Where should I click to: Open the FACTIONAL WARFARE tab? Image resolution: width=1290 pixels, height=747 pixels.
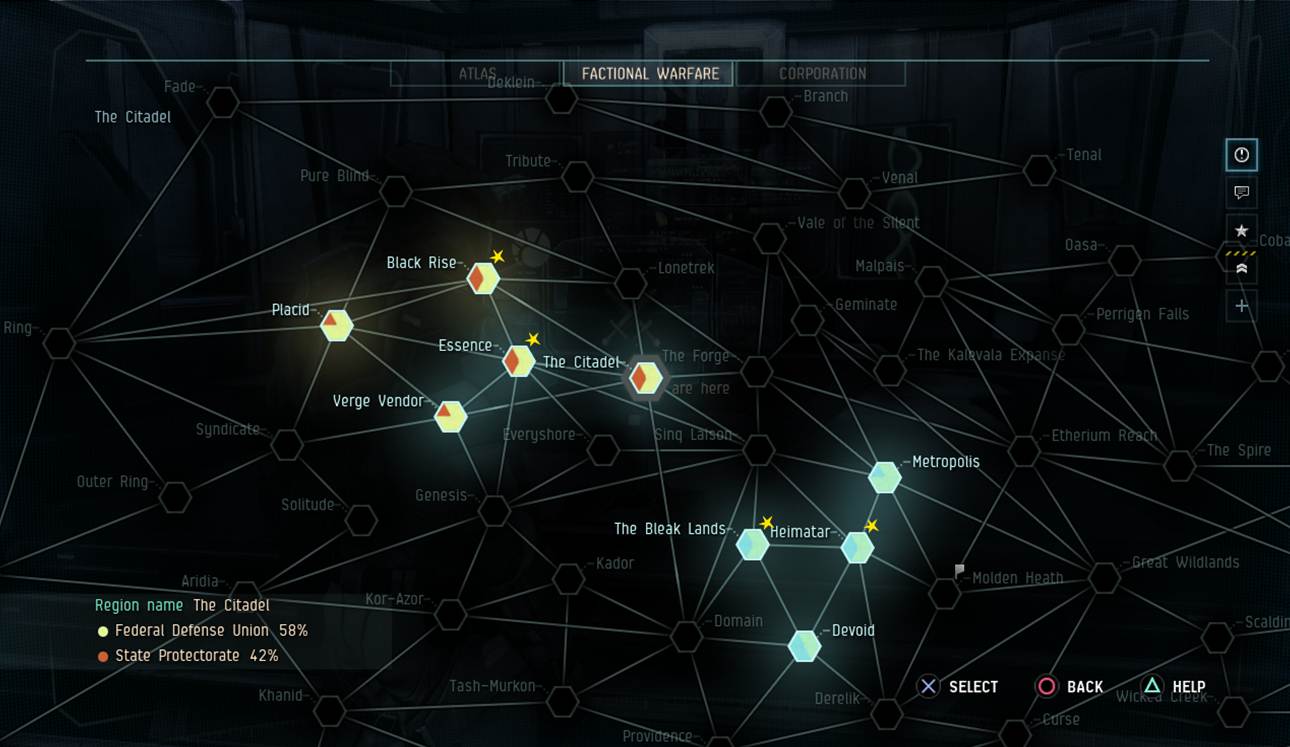pyautogui.click(x=647, y=73)
